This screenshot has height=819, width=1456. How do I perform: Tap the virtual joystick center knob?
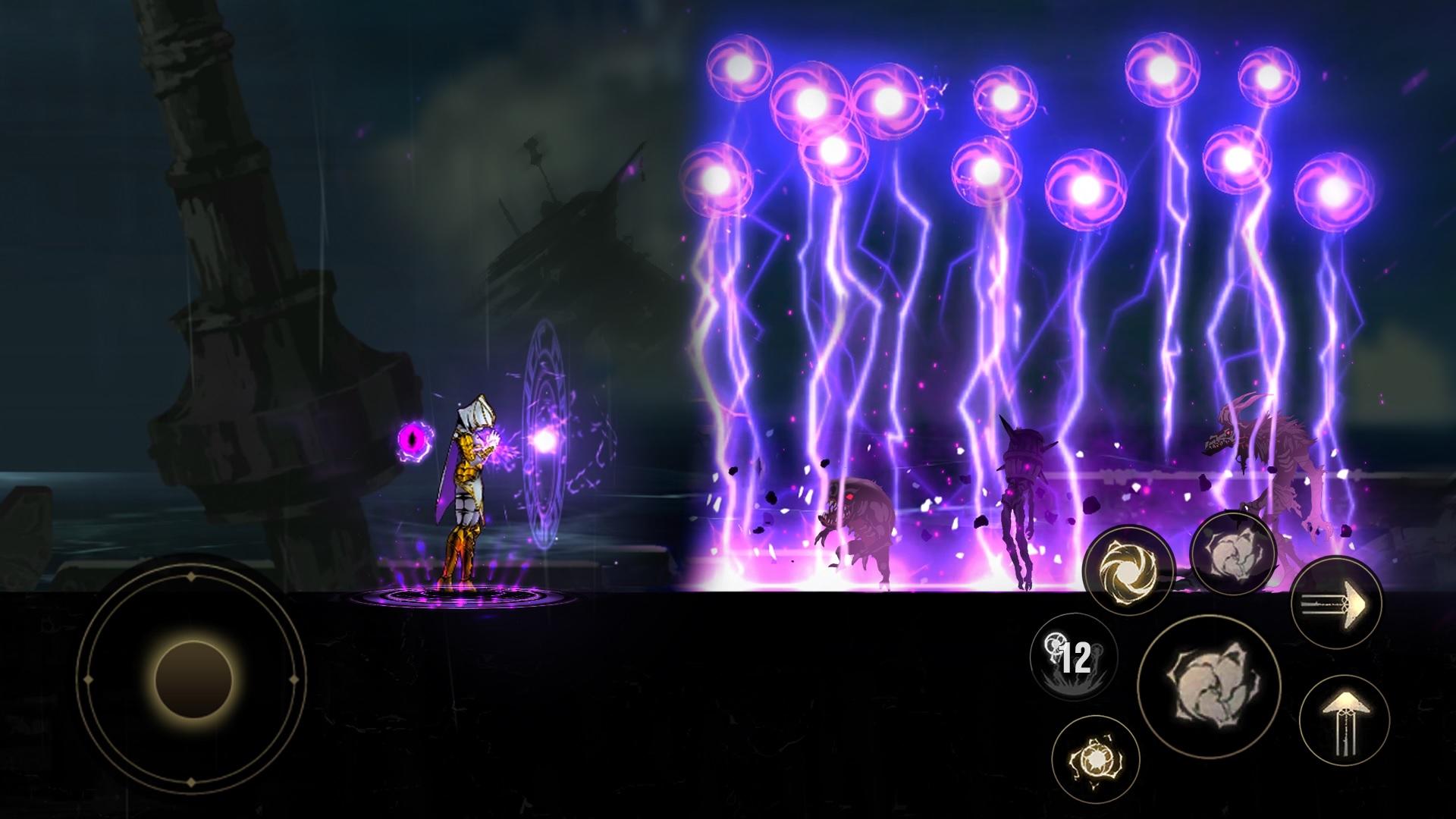tap(193, 680)
